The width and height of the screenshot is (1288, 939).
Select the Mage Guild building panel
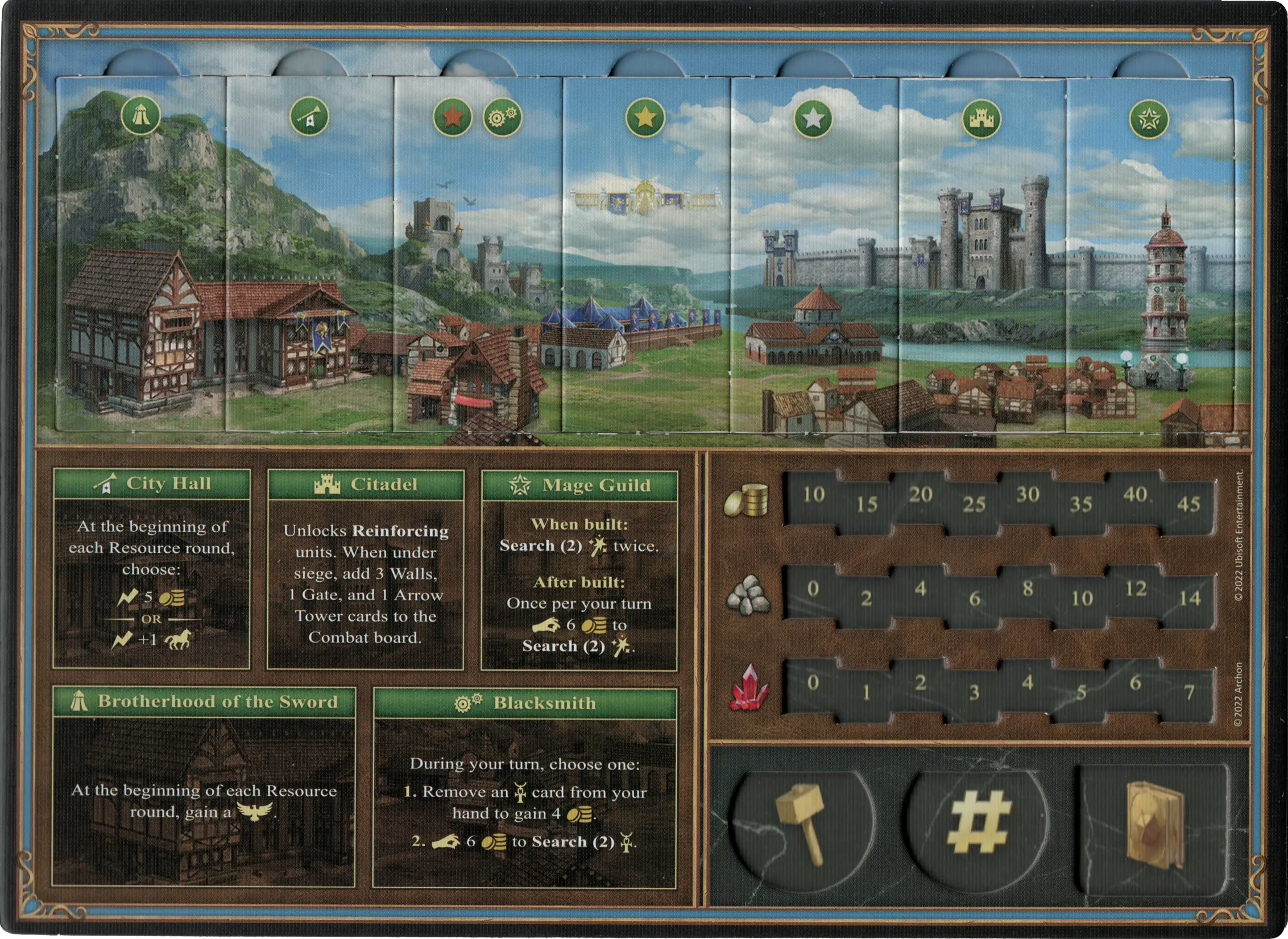coord(579,570)
